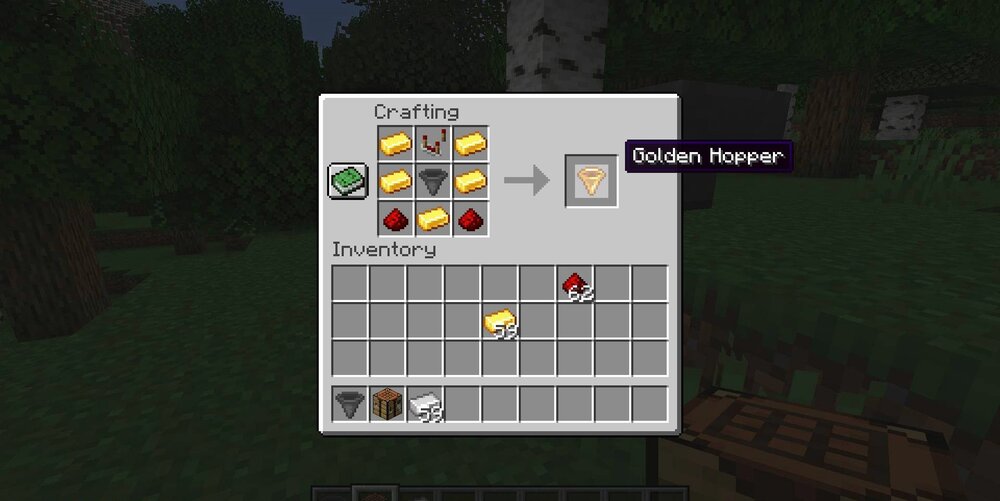
Task: Select the redstone comparator in the crafting grid
Action: click(x=433, y=144)
